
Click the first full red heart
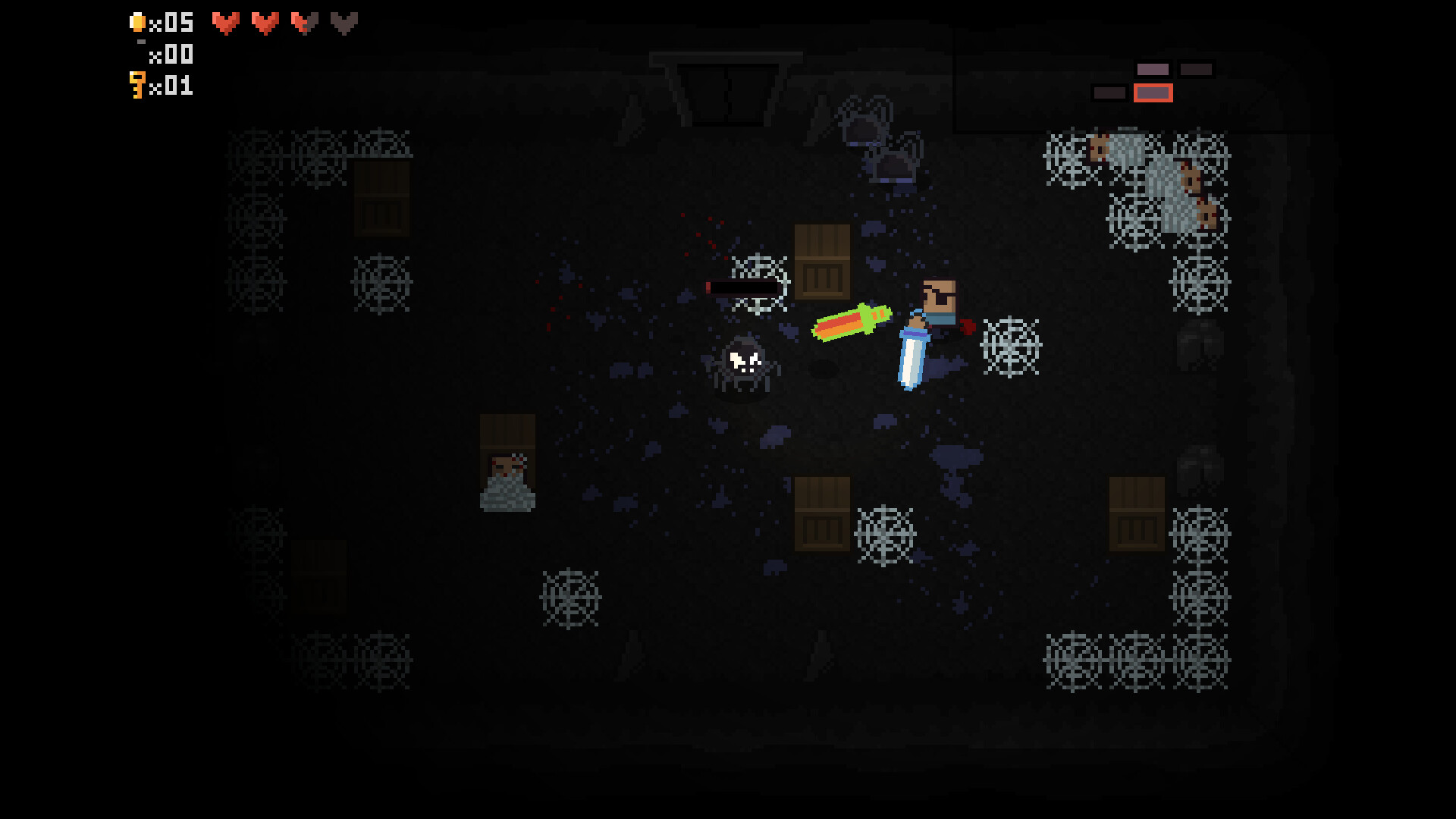click(x=225, y=23)
